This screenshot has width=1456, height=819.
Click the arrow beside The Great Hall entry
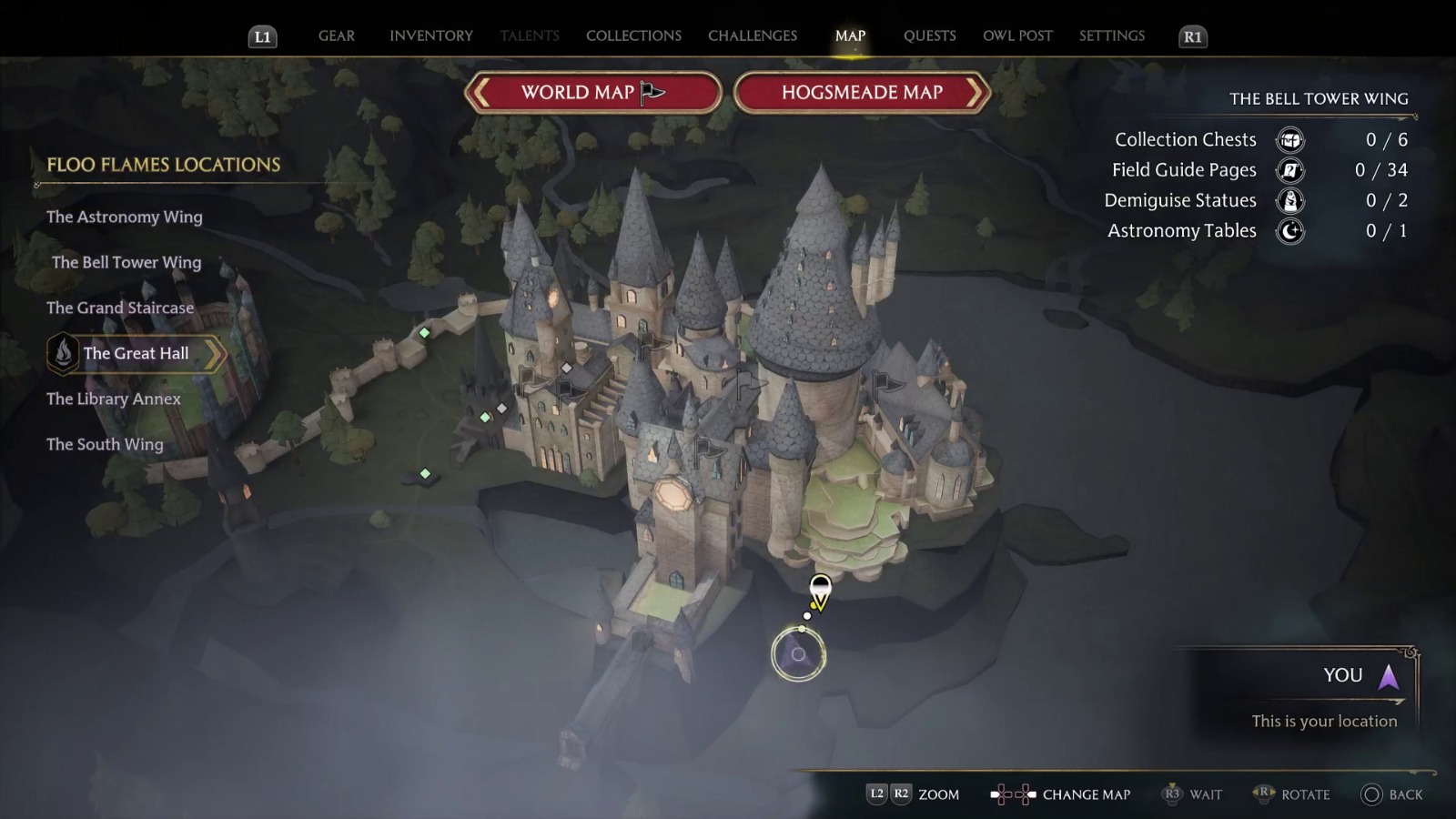click(217, 354)
